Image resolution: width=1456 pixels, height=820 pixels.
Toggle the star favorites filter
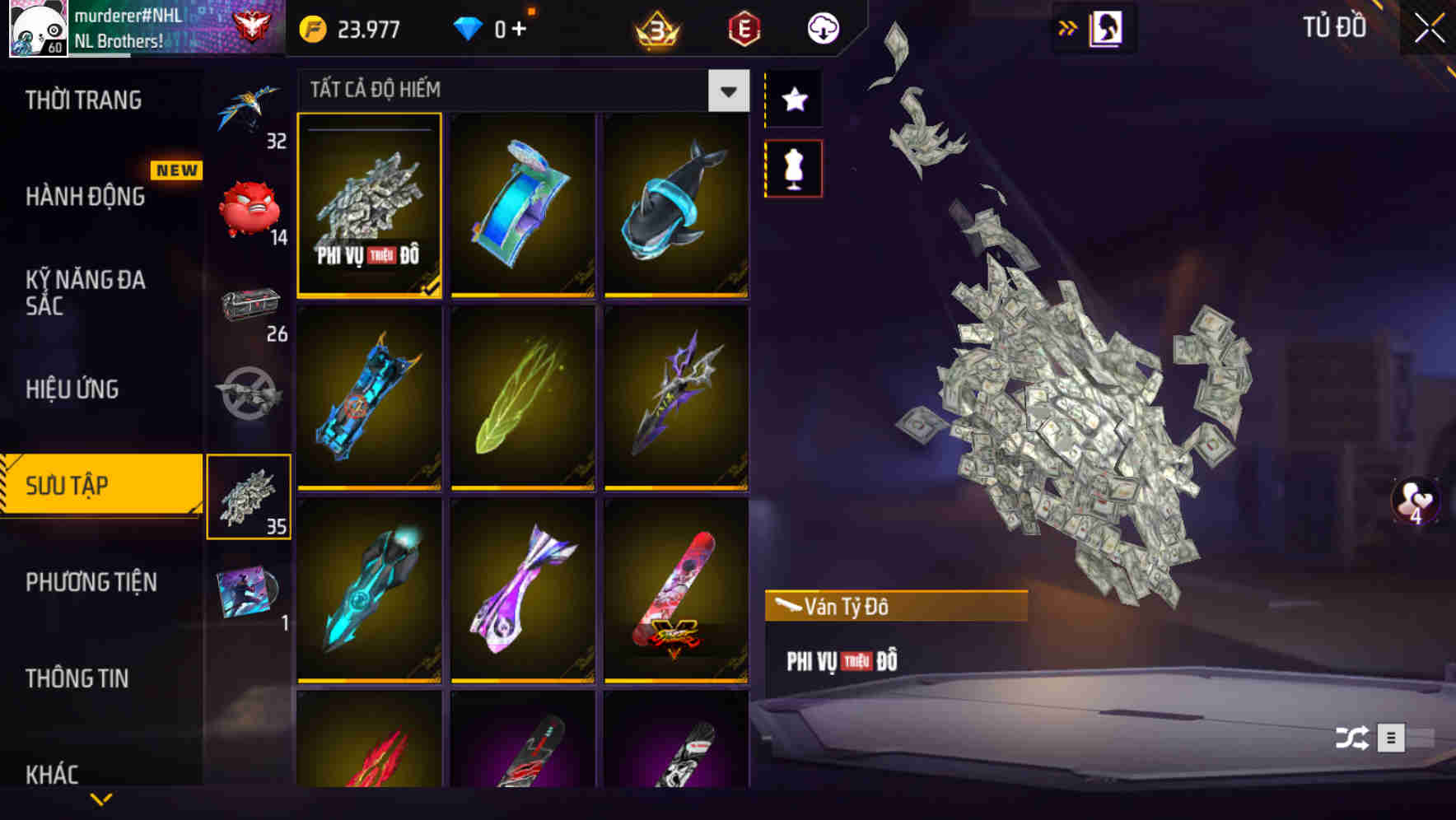(793, 99)
